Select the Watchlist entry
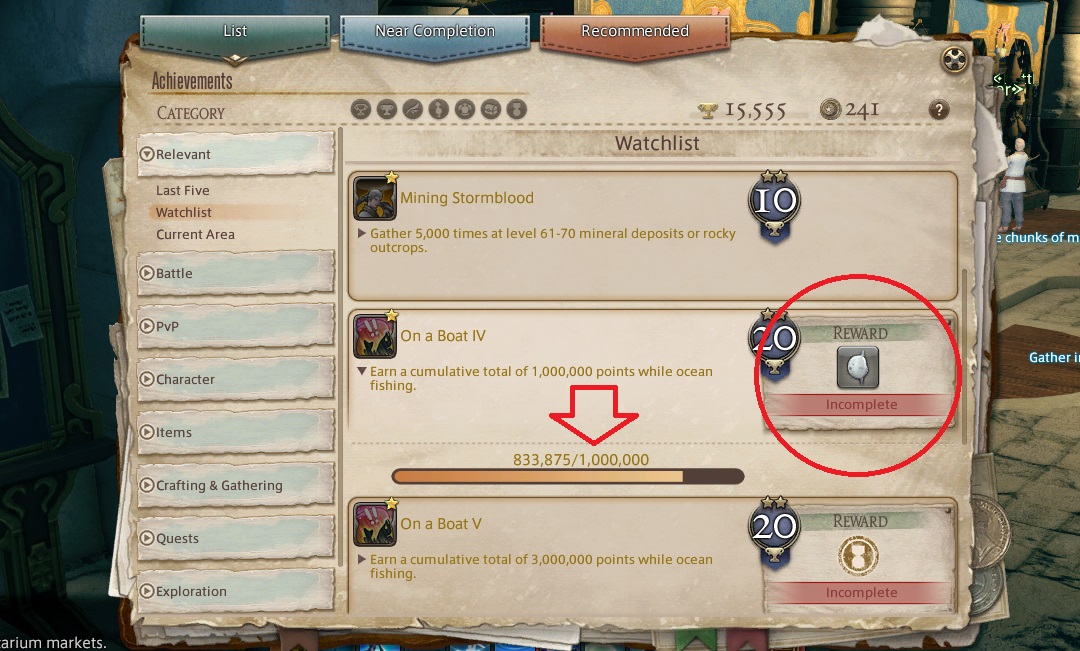Screen dimensions: 1080x651 184,212
